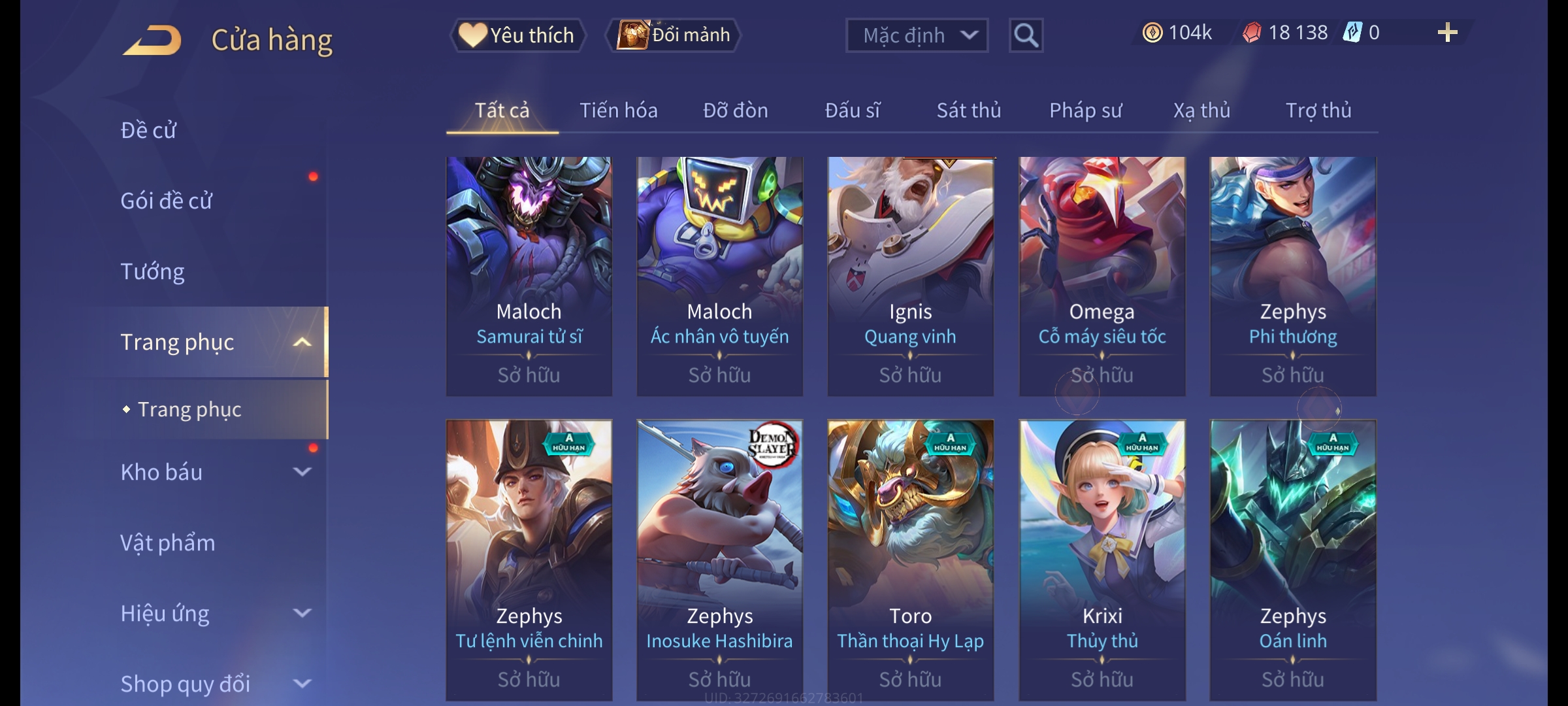Screen dimensions: 1568x706
Task: Switch to the Tiến hóa tab
Action: (x=618, y=110)
